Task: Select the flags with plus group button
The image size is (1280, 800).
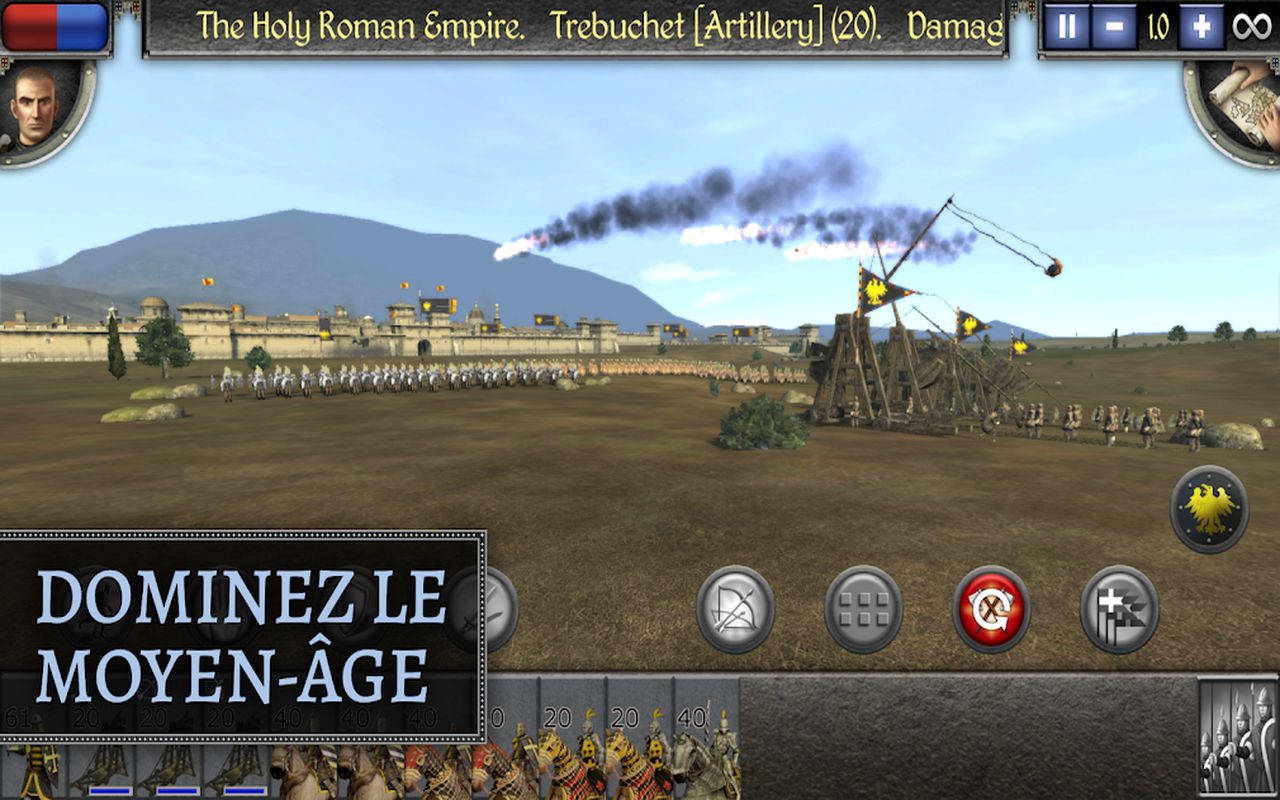Action: pos(1119,609)
